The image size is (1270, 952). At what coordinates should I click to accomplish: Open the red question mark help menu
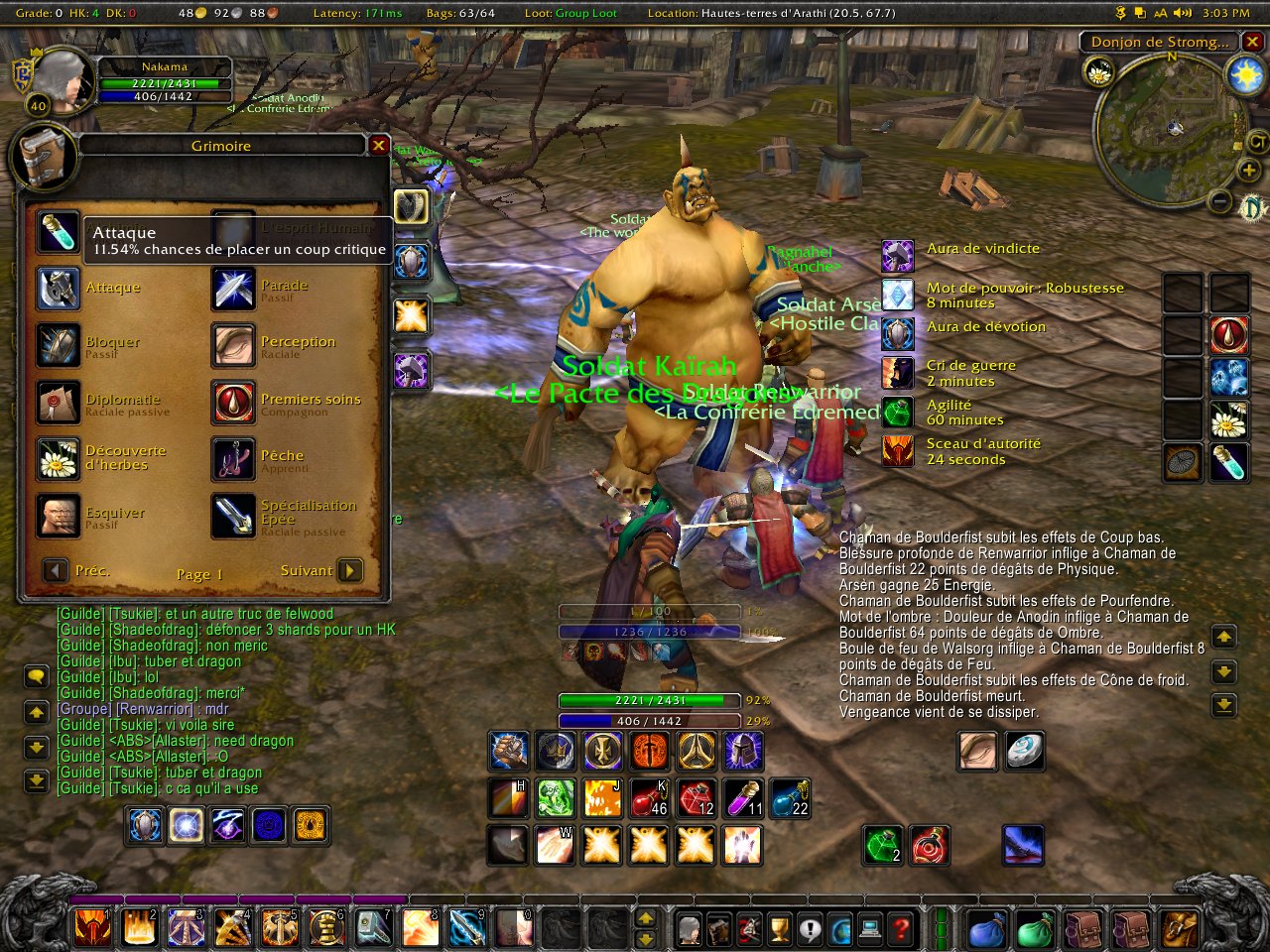[901, 929]
